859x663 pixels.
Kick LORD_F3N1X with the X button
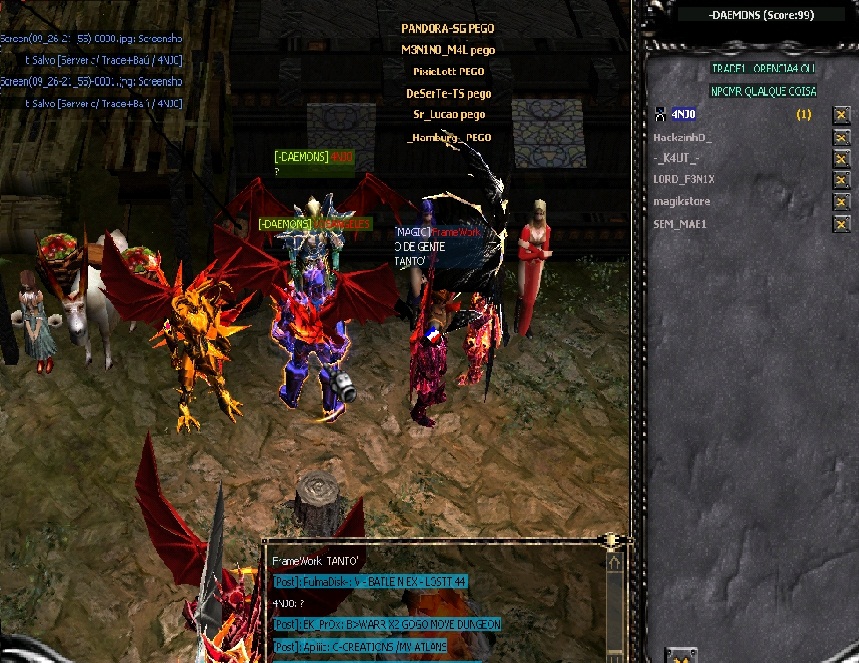842,181
